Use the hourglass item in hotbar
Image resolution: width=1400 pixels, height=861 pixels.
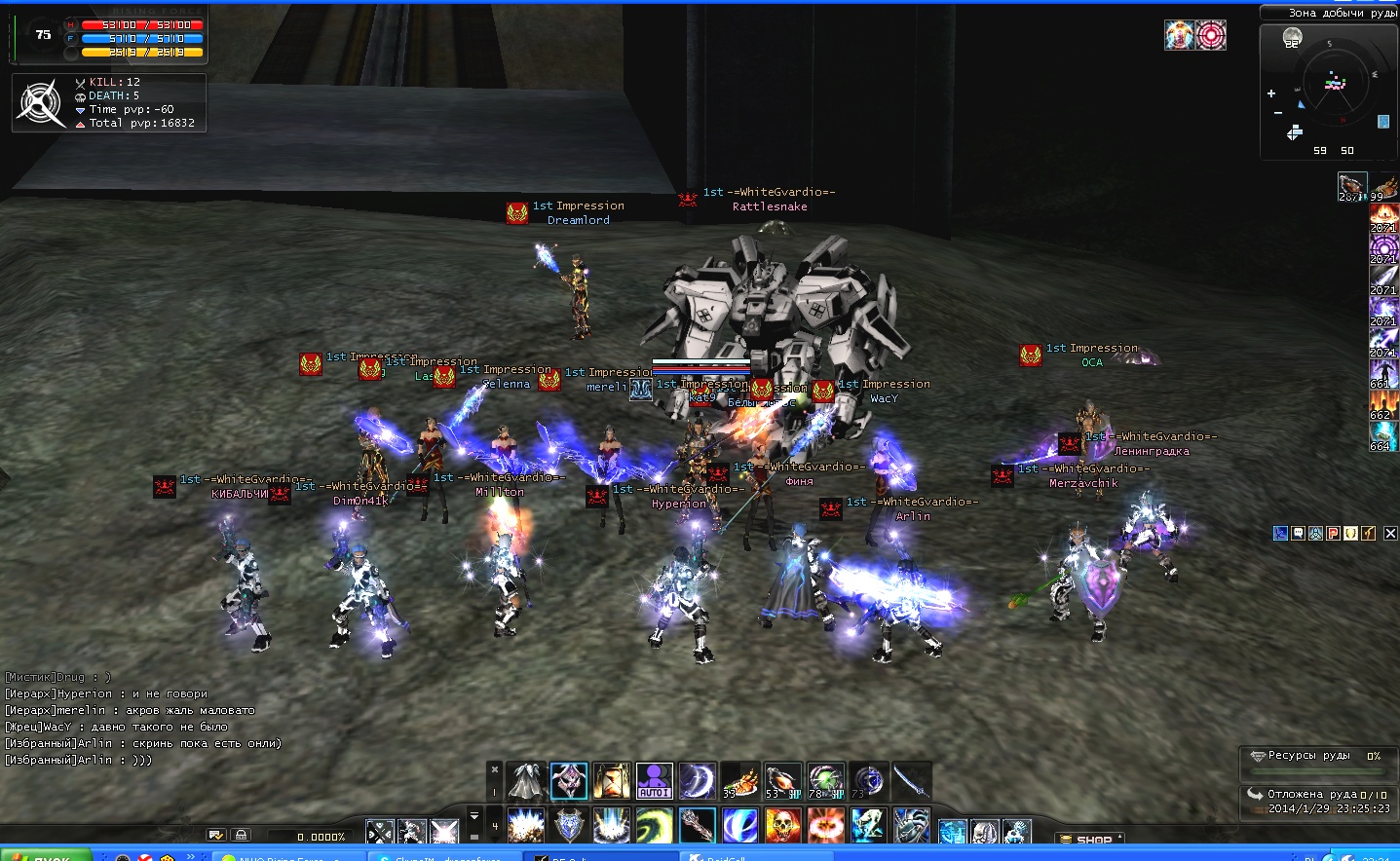[611, 781]
